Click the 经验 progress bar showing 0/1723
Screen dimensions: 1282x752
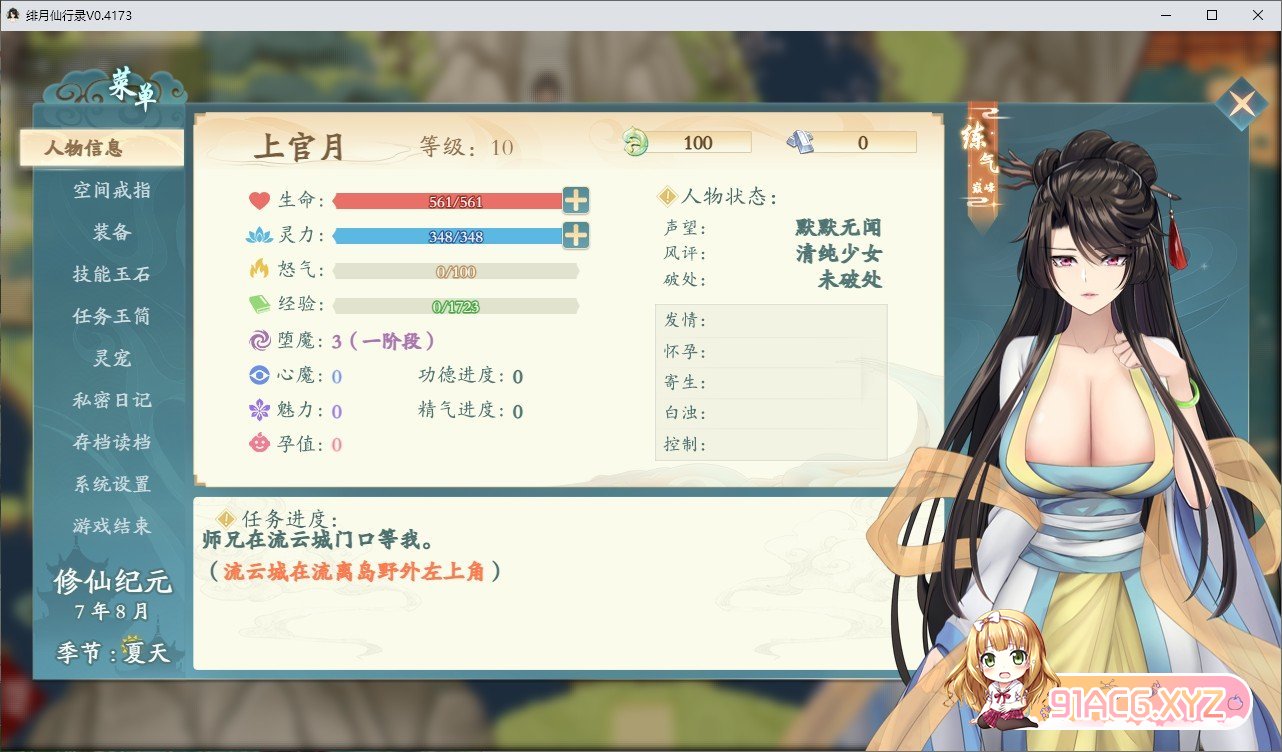click(456, 305)
